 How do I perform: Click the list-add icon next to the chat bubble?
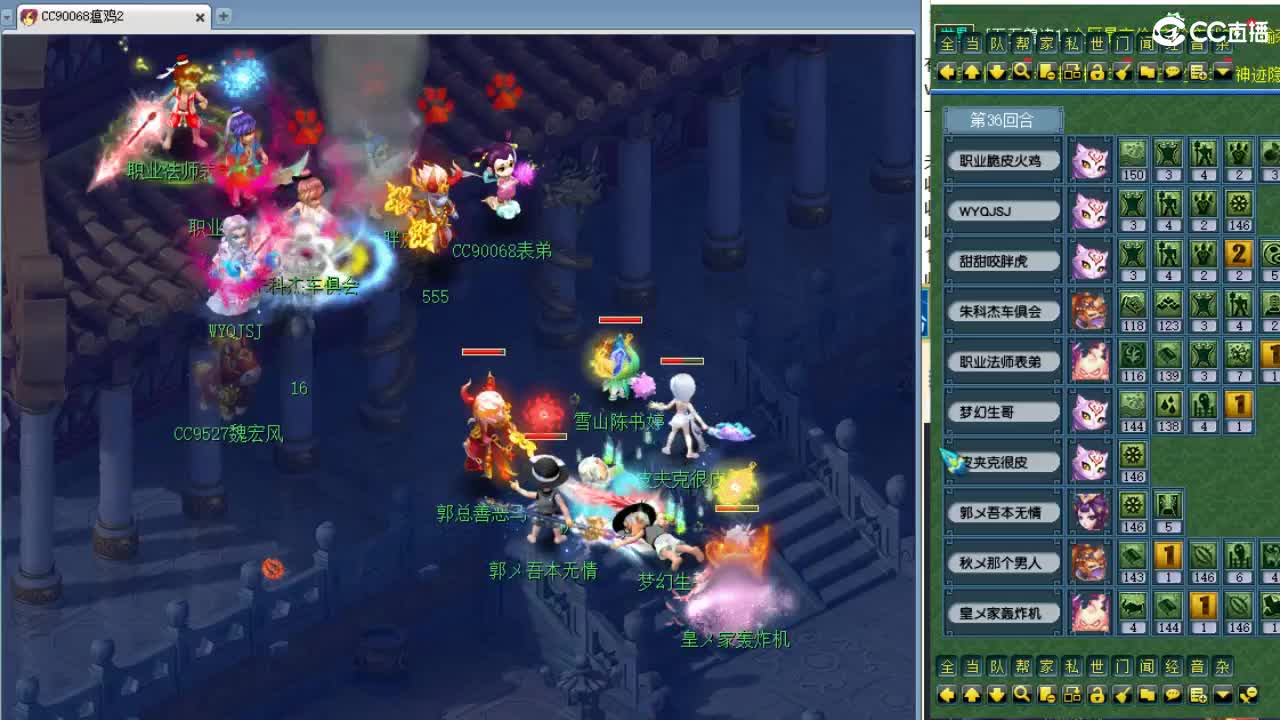(x=1196, y=72)
